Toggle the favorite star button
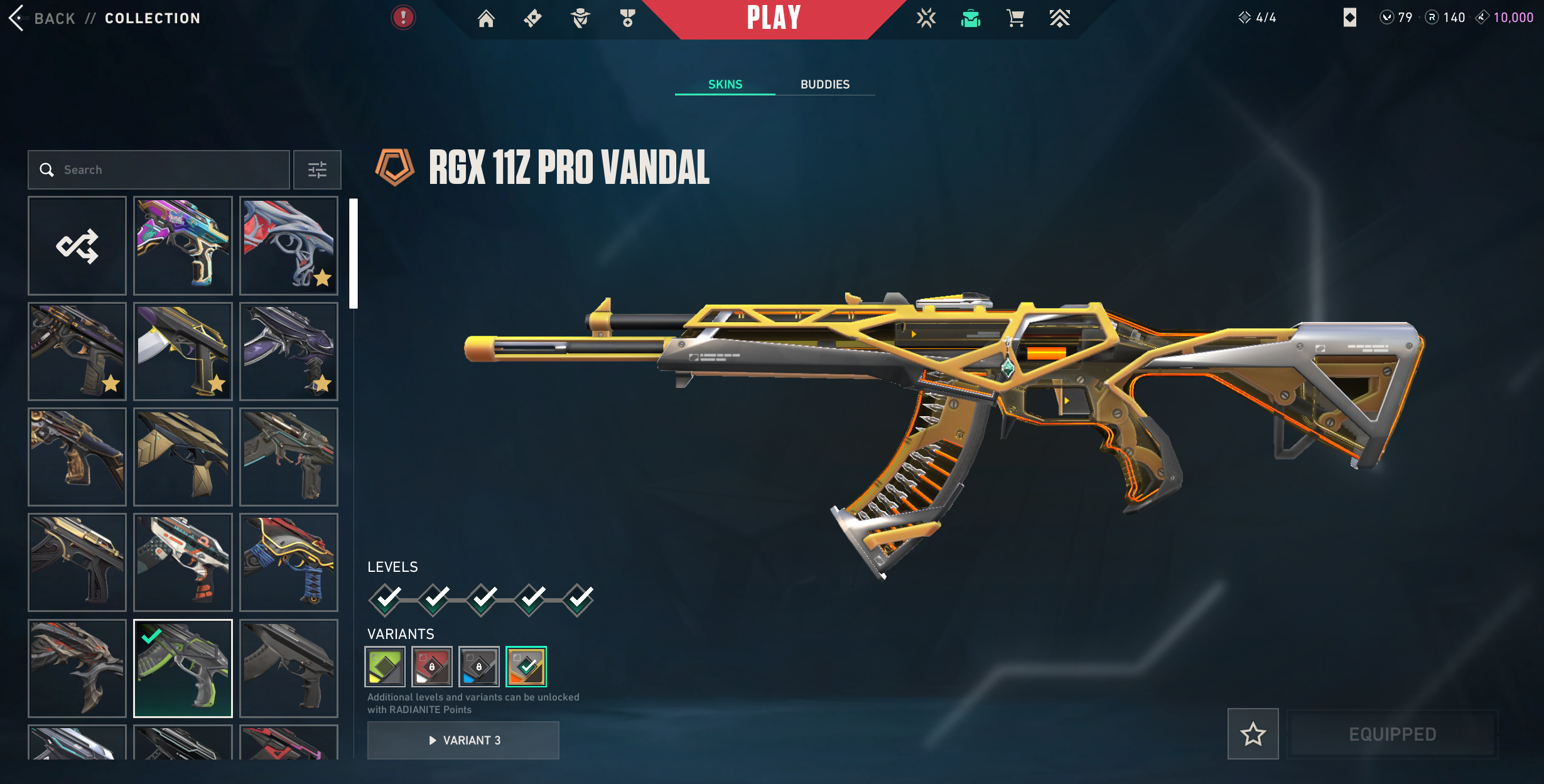 point(1253,734)
